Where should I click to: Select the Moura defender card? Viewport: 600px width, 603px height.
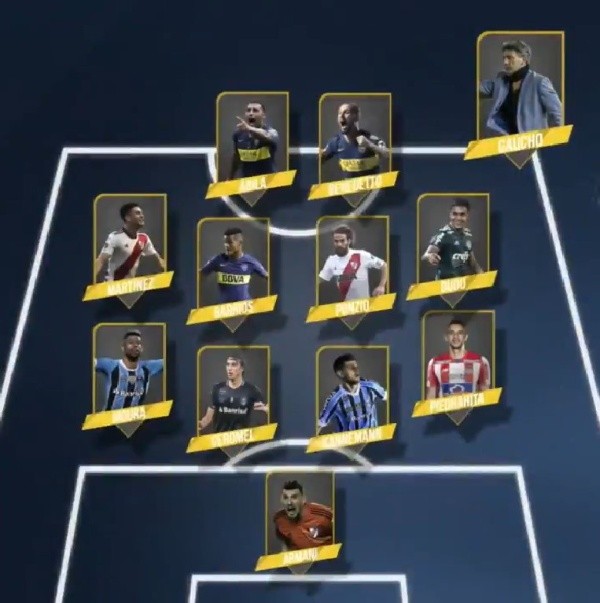[x=129, y=375]
